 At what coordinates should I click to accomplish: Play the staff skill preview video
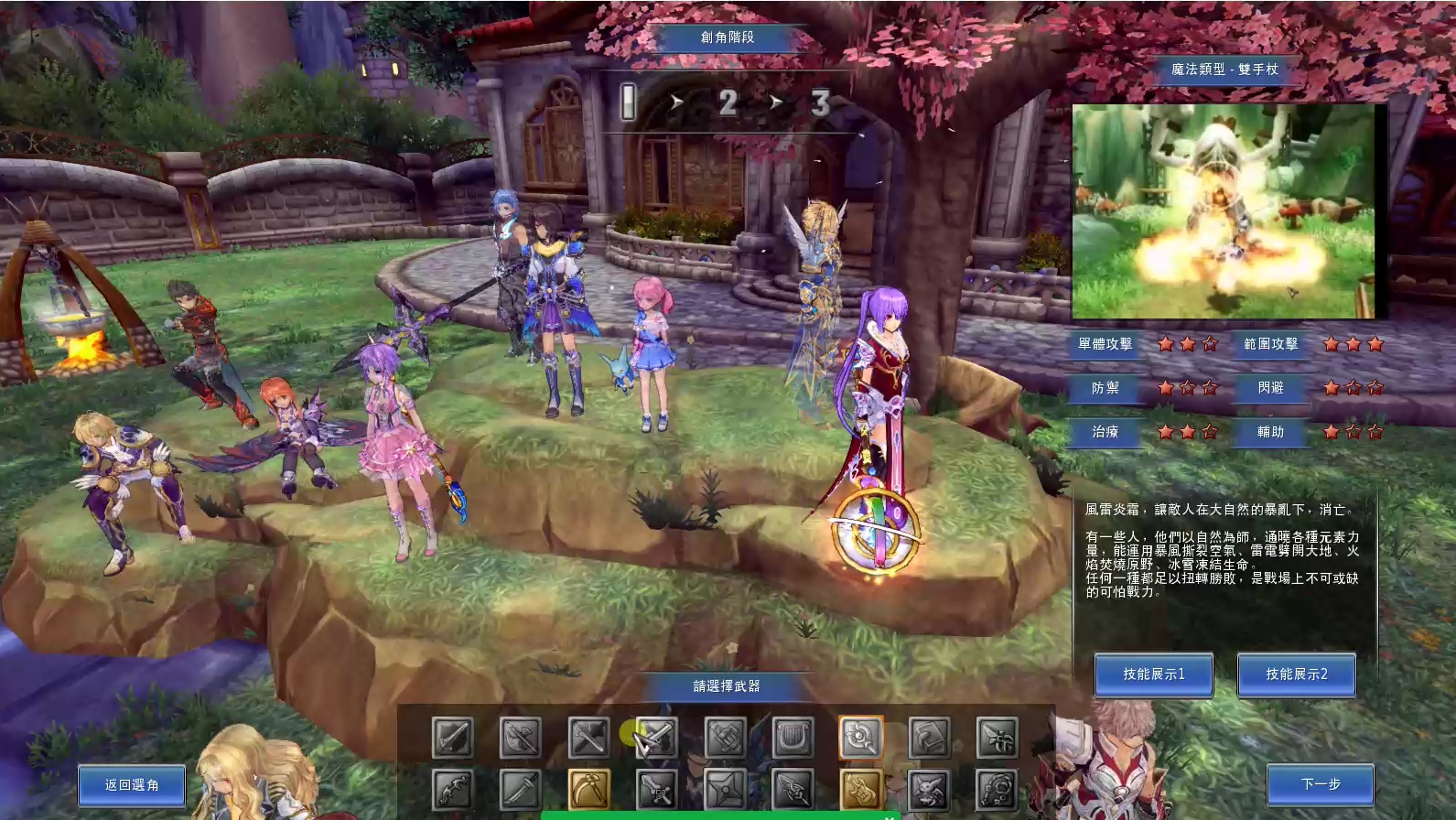(1224, 210)
